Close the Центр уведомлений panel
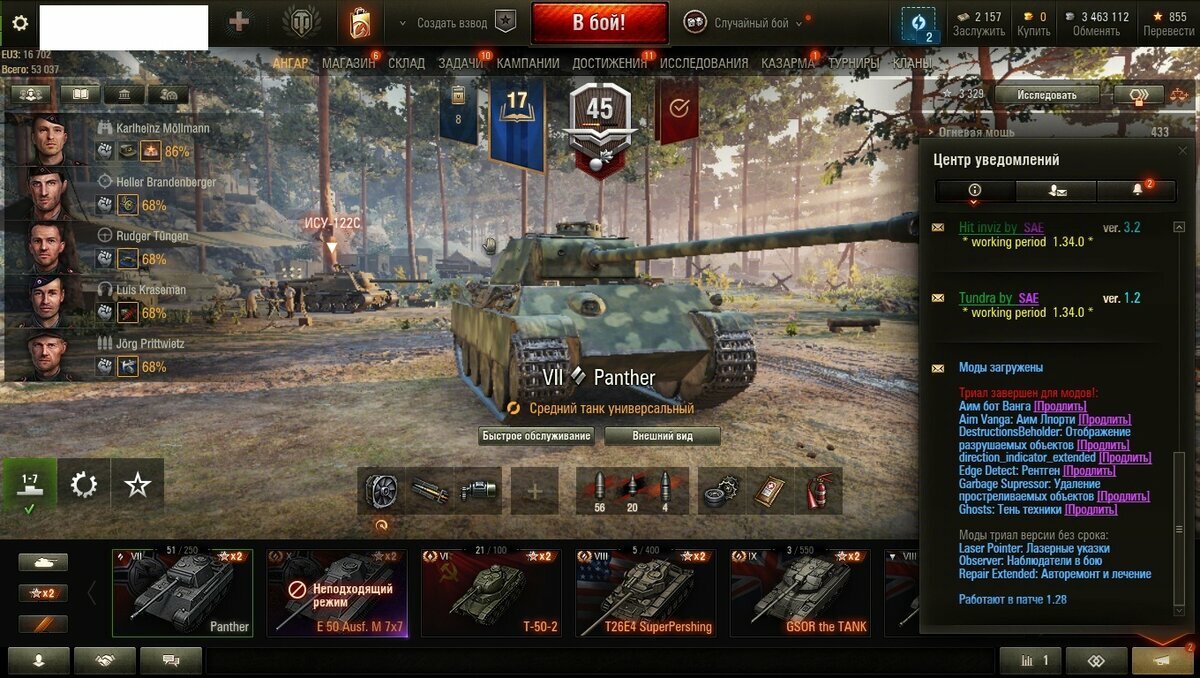 tap(1183, 151)
